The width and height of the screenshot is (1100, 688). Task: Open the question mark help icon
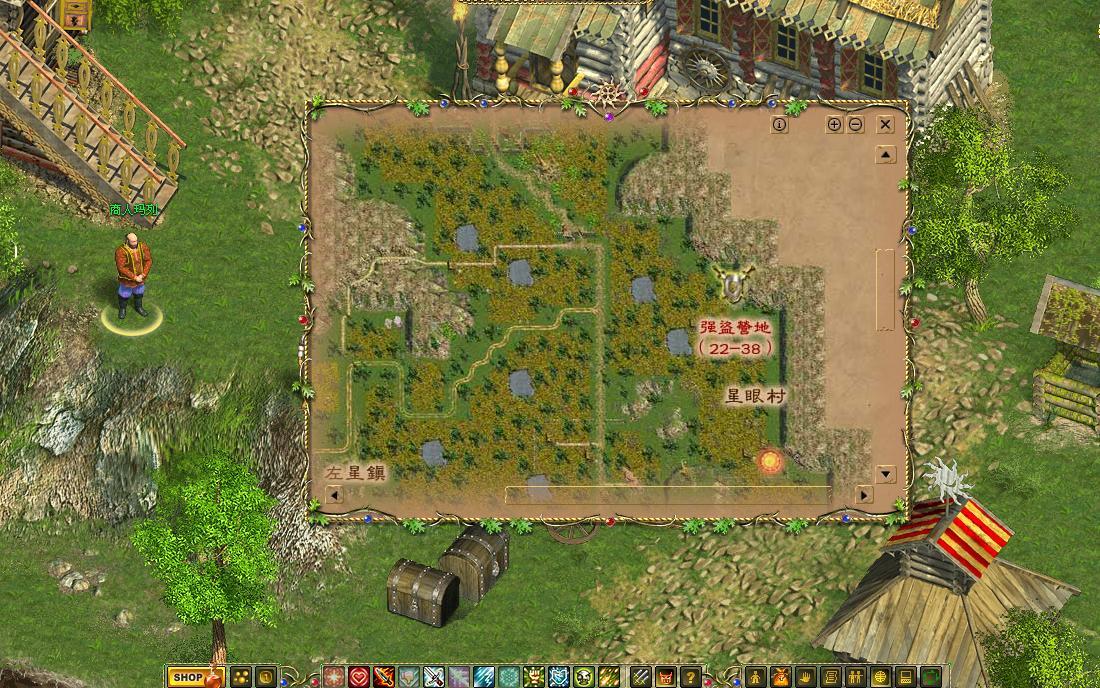click(x=690, y=677)
